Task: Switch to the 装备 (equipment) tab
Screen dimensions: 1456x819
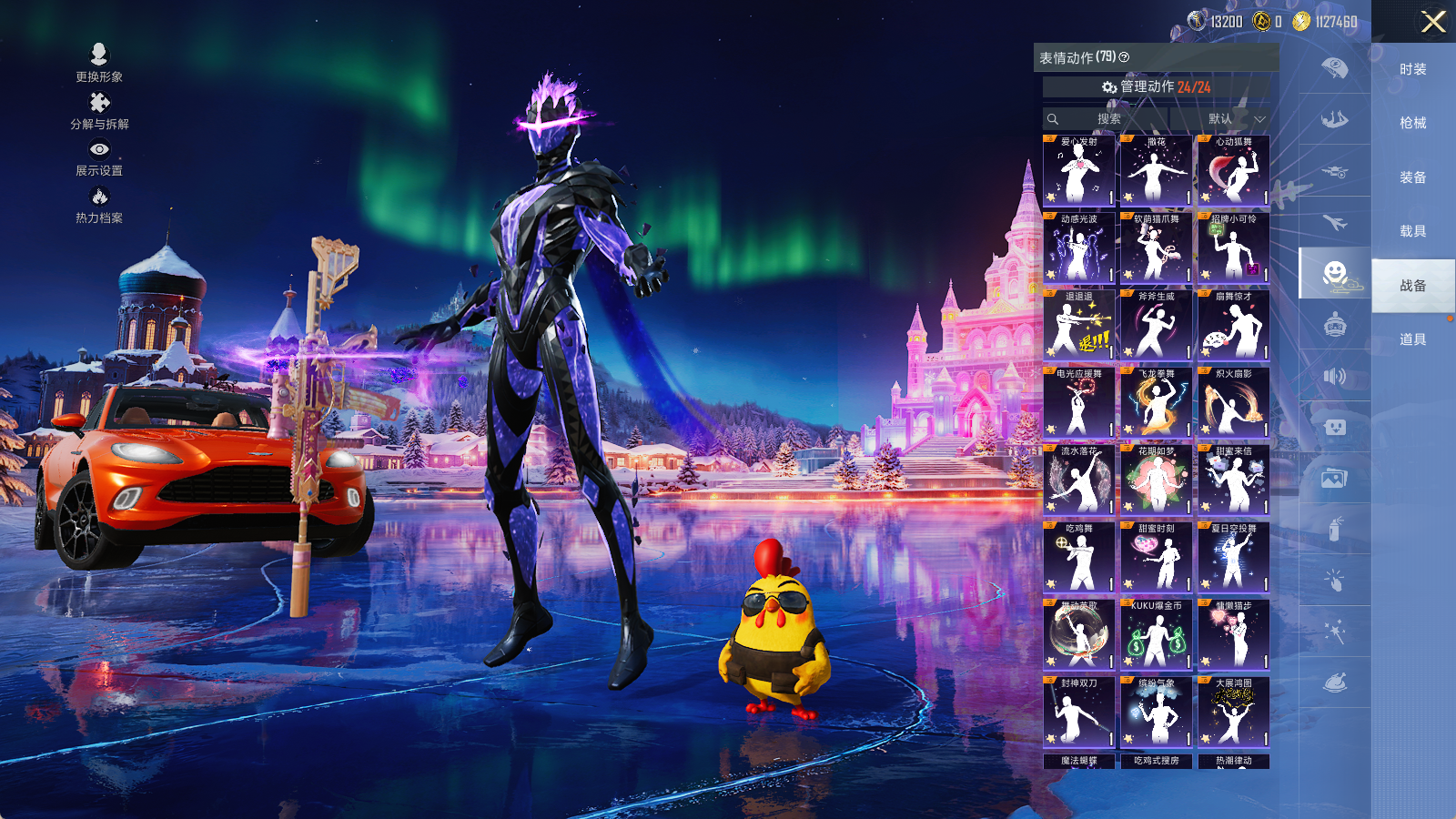Action: (x=1412, y=177)
